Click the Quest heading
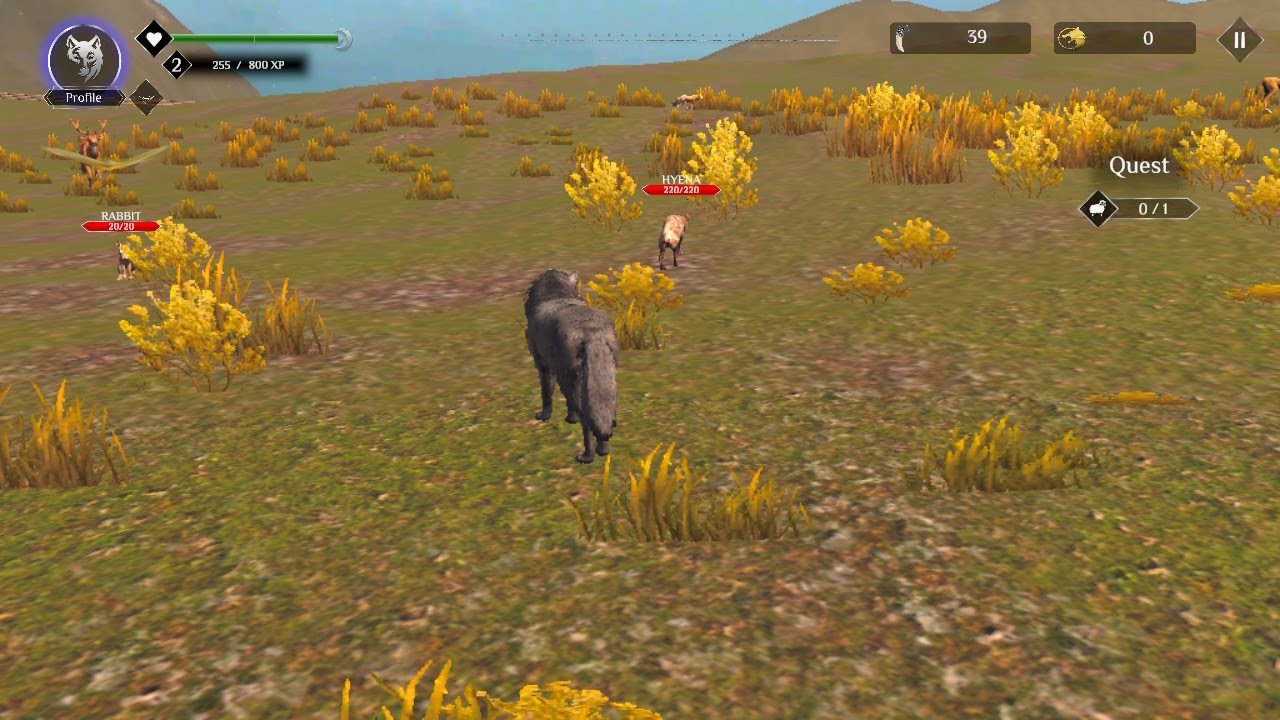1280x720 pixels. tap(1139, 165)
